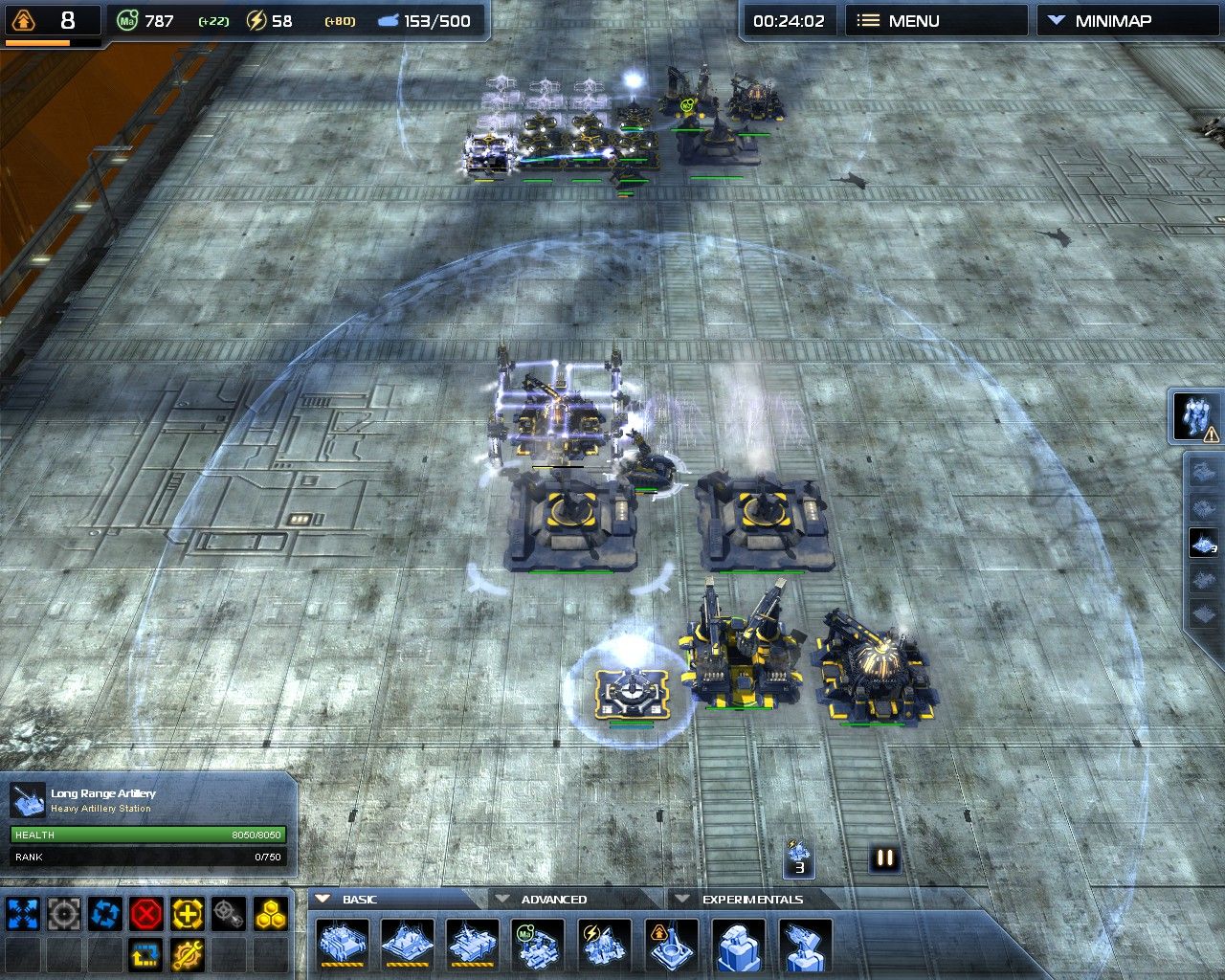Open the Experimentals build tab

pos(752,900)
